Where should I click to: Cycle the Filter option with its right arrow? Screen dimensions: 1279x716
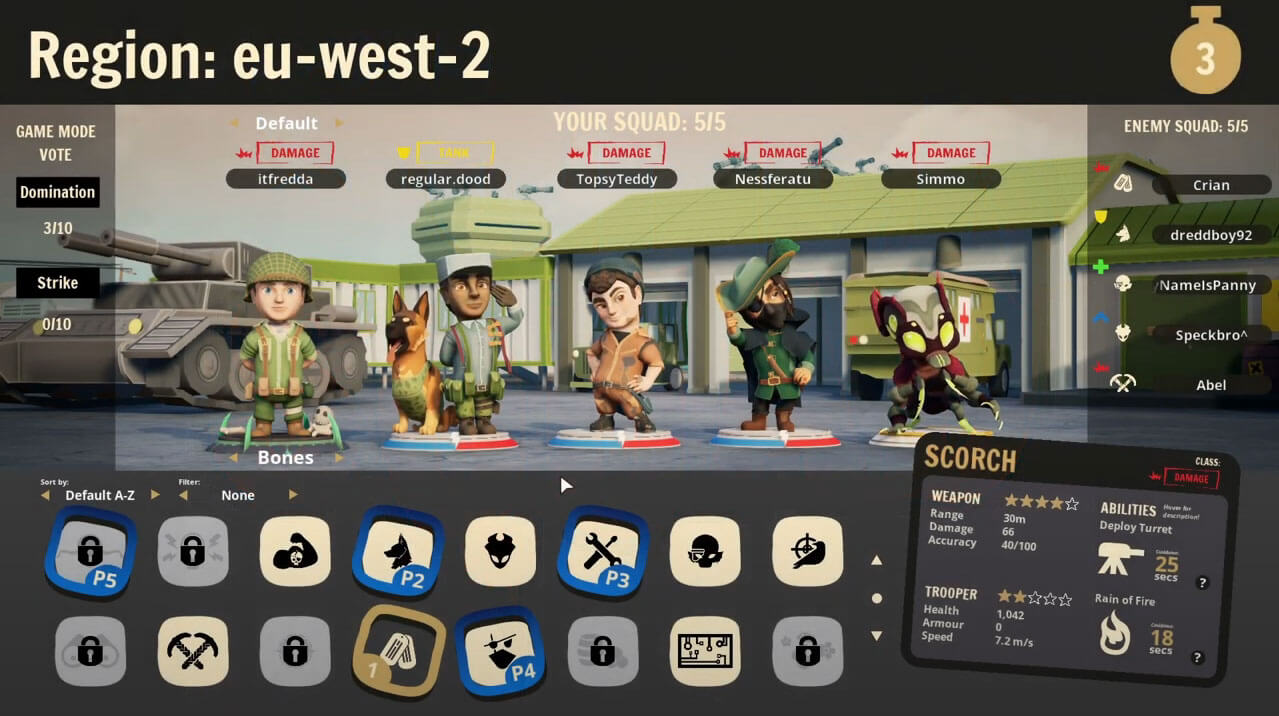[293, 495]
